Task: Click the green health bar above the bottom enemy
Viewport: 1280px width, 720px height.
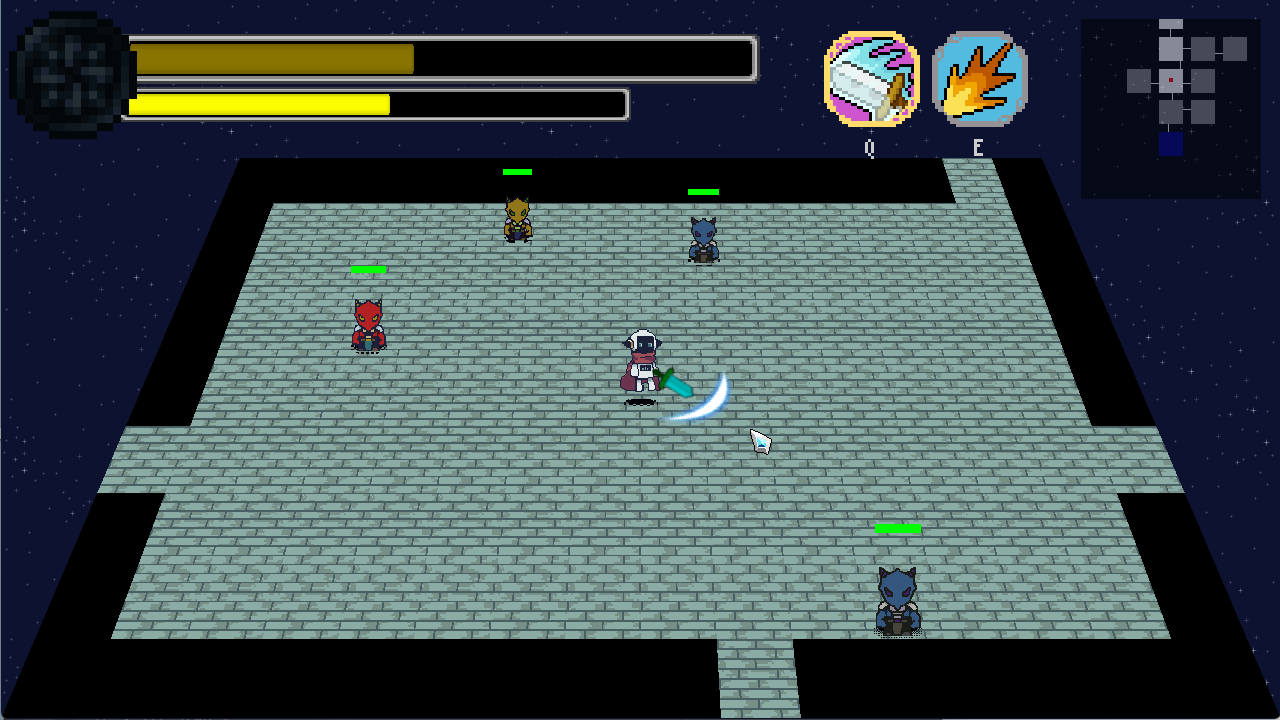Action: 897,527
